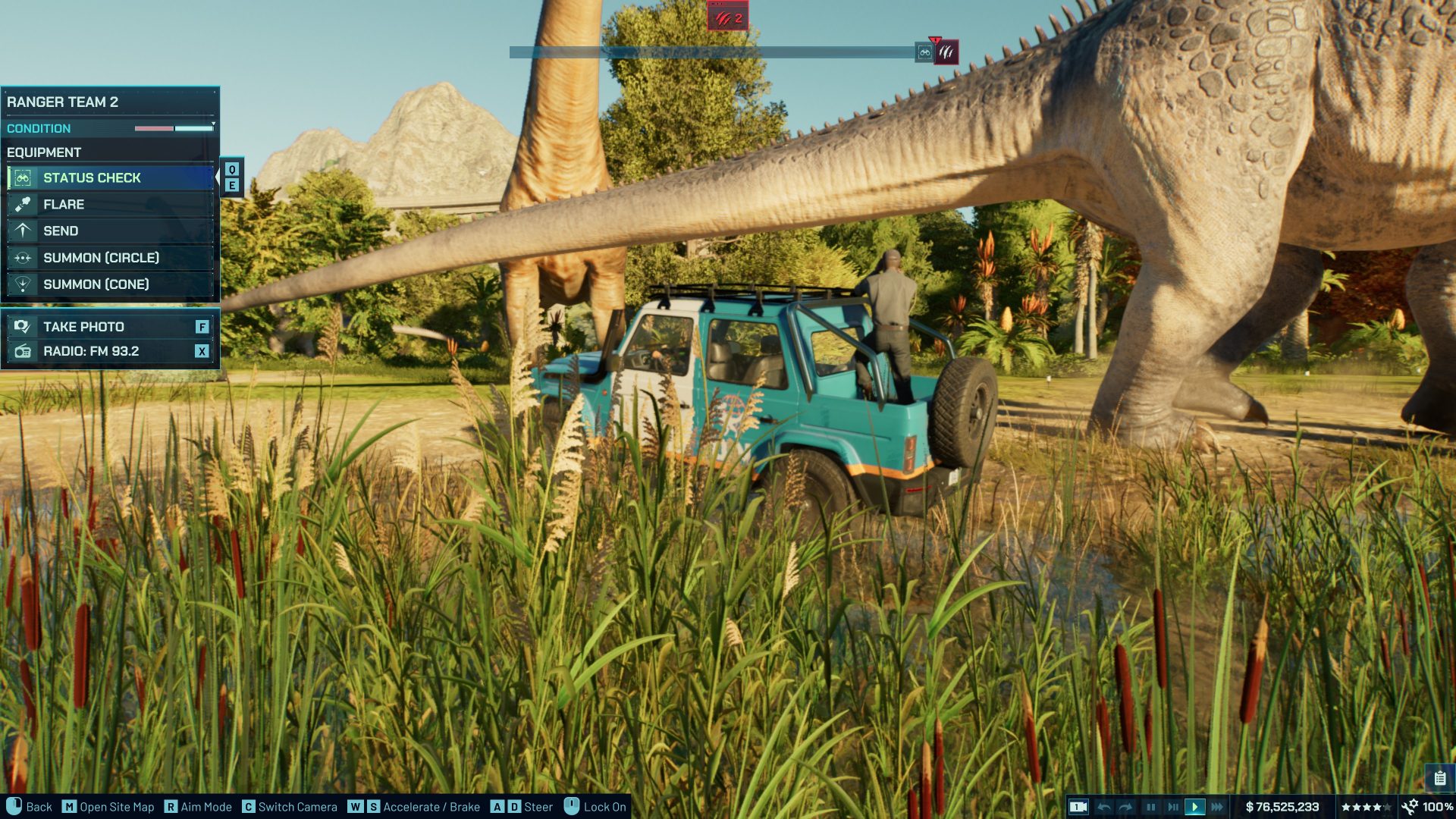Image resolution: width=1456 pixels, height=819 pixels.
Task: Click the notification journal icon above the toolbar
Action: (x=1439, y=777)
